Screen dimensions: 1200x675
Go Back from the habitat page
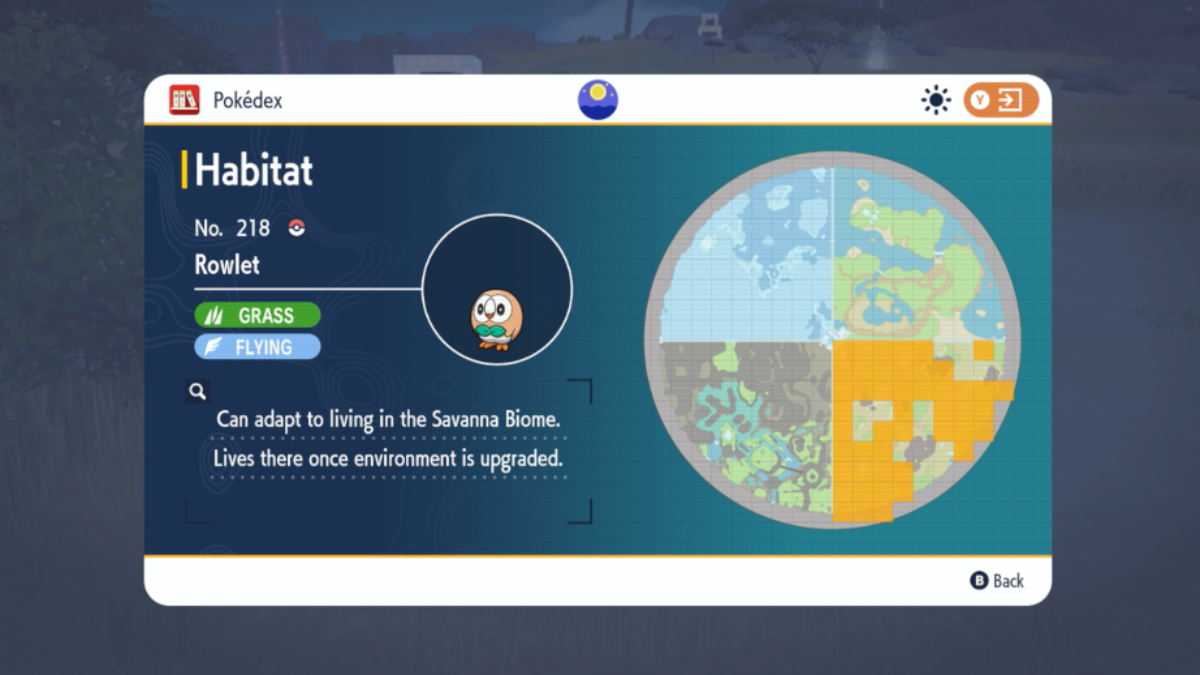997,581
